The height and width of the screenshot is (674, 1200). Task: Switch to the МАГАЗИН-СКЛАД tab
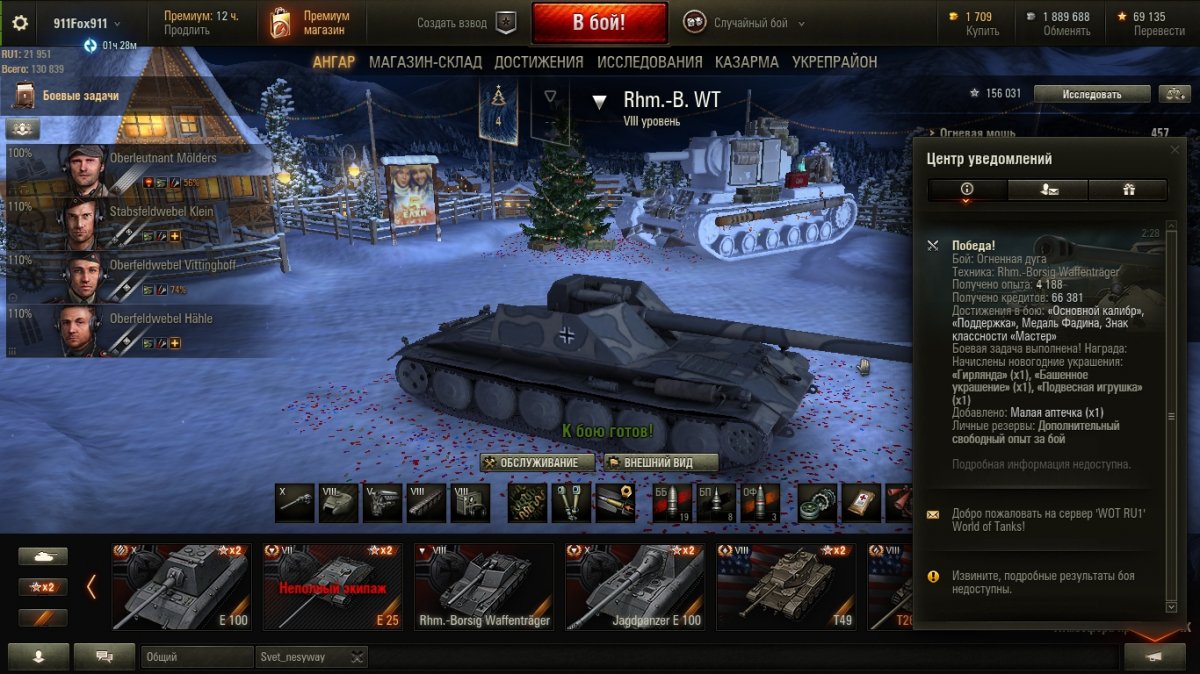click(x=425, y=62)
